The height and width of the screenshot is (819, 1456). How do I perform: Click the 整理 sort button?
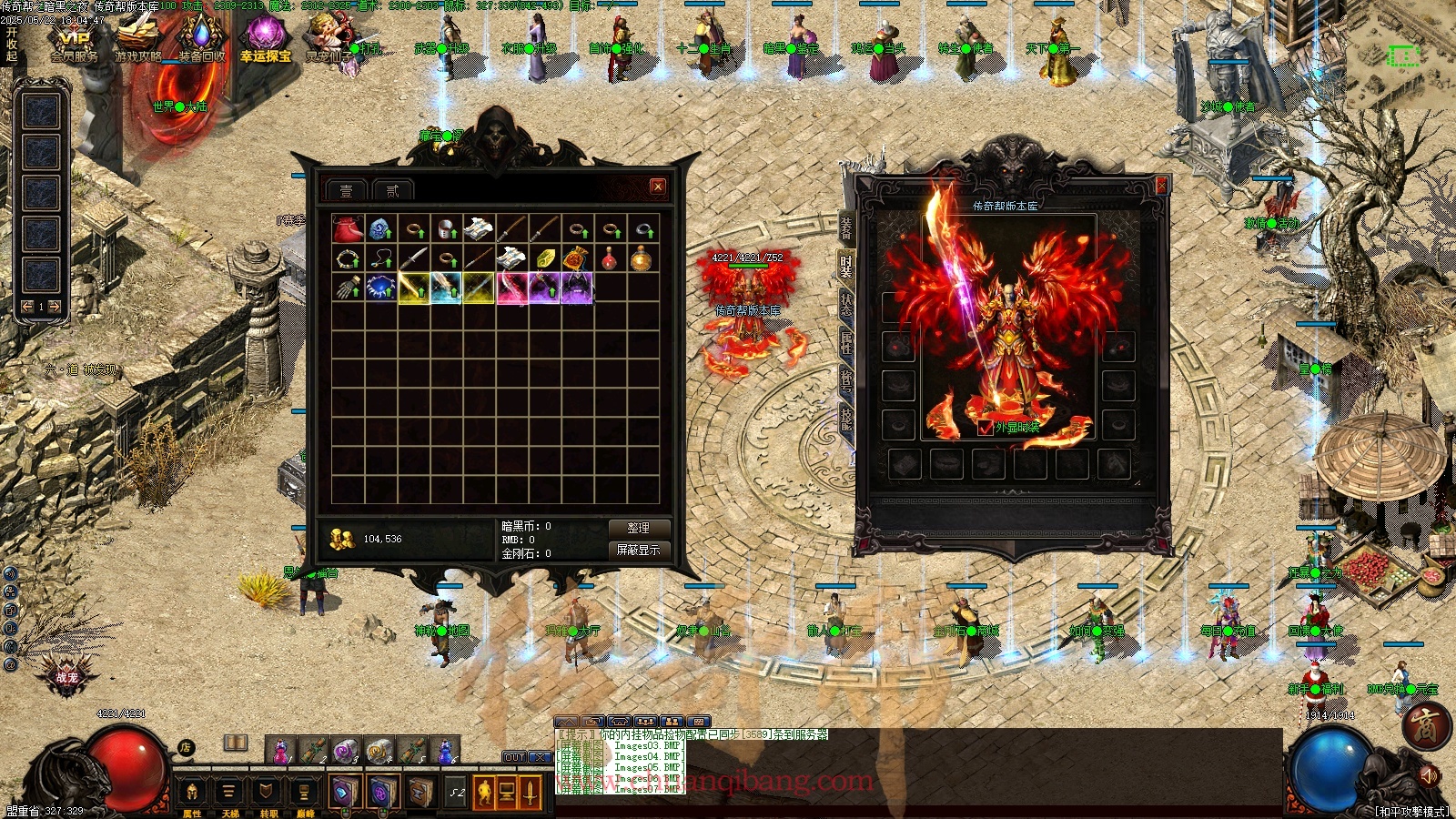638,528
